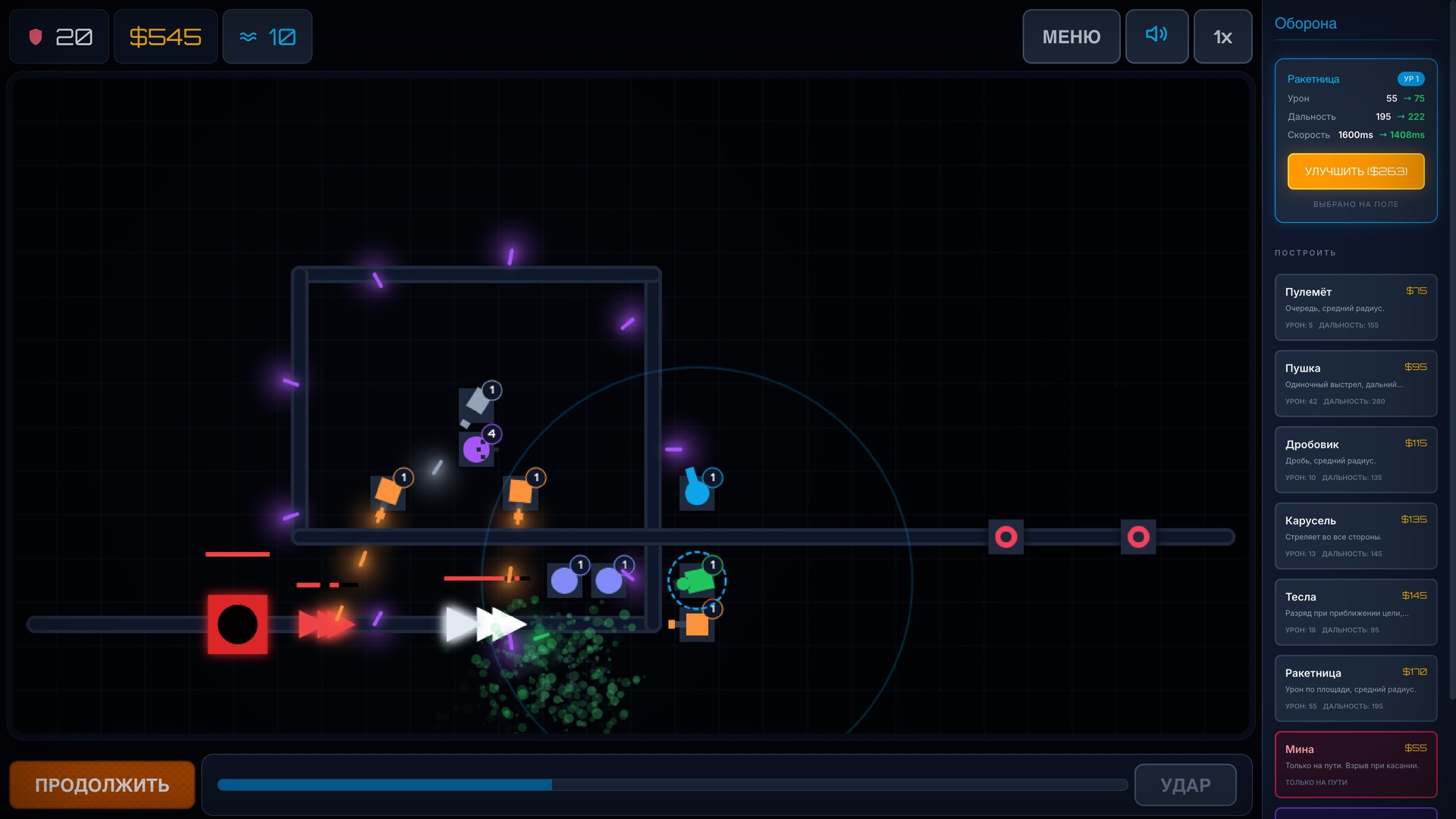Select the Тесла tower card
Viewport: 1456px width, 819px height.
point(1355,612)
